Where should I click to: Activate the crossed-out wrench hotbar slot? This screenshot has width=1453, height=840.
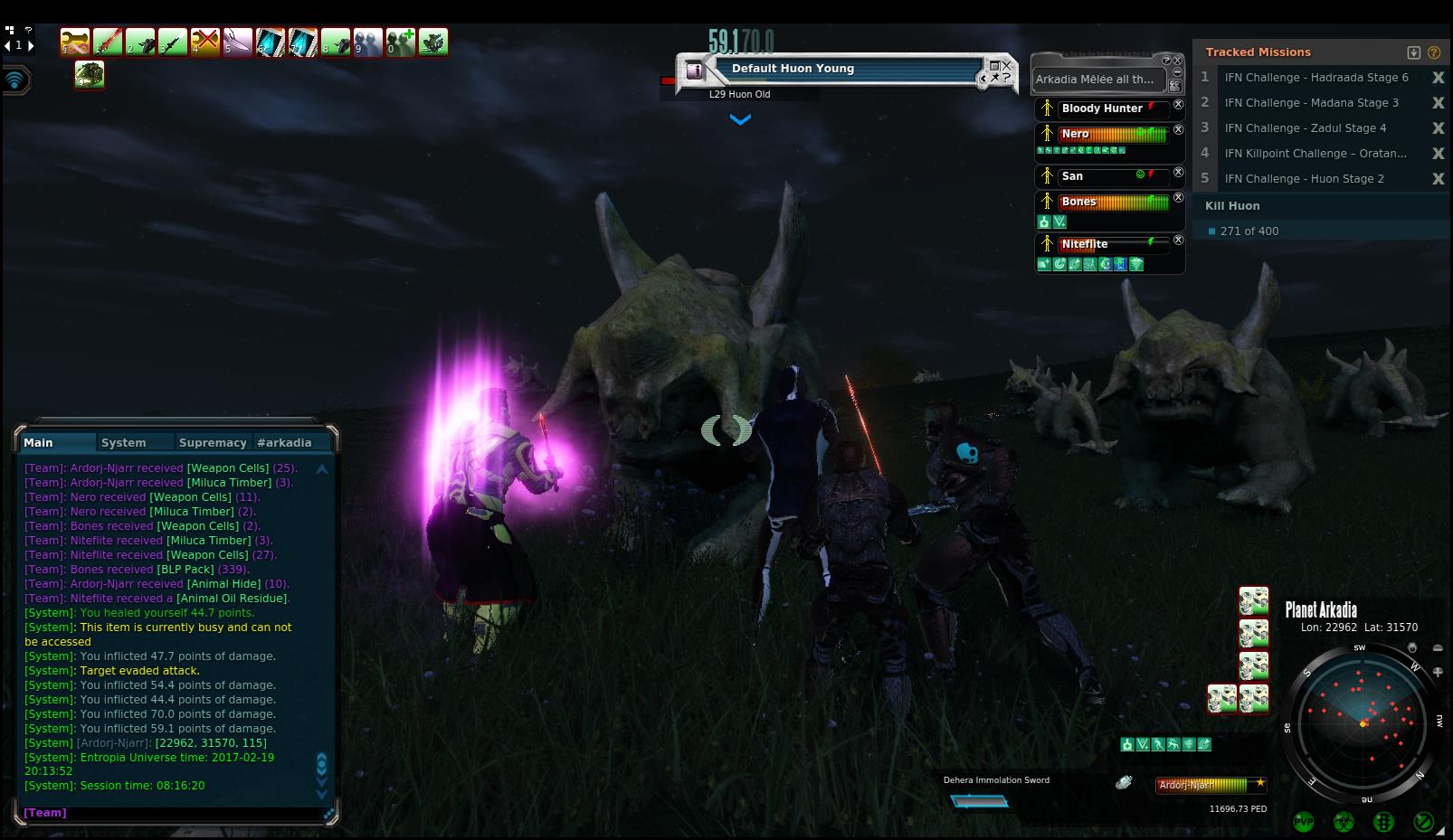click(x=205, y=42)
